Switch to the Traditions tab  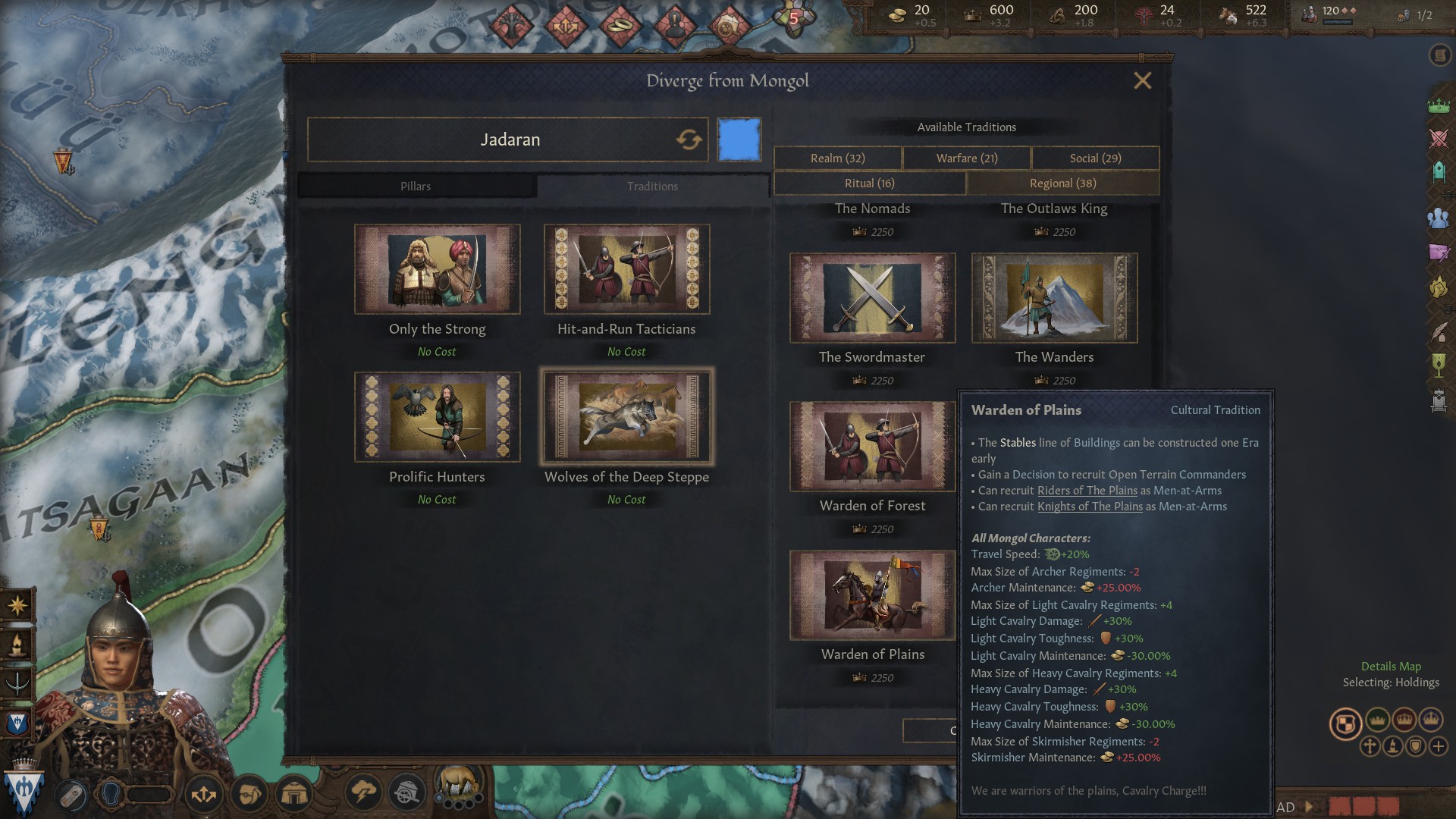(652, 186)
